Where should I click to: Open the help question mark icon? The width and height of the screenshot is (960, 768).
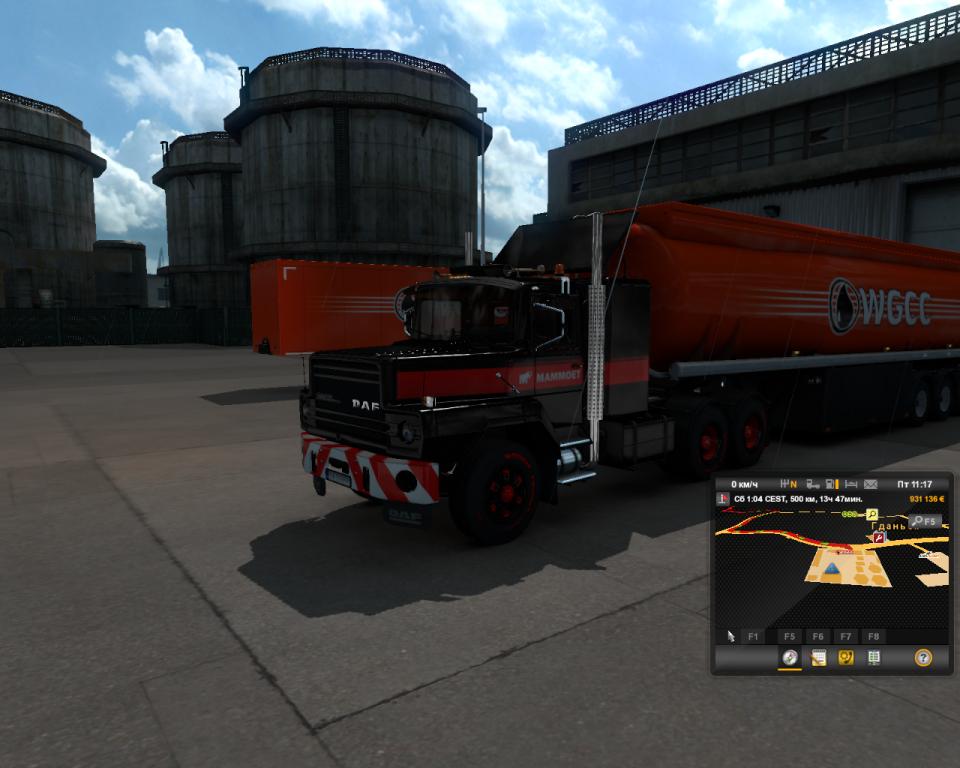pyautogui.click(x=923, y=657)
